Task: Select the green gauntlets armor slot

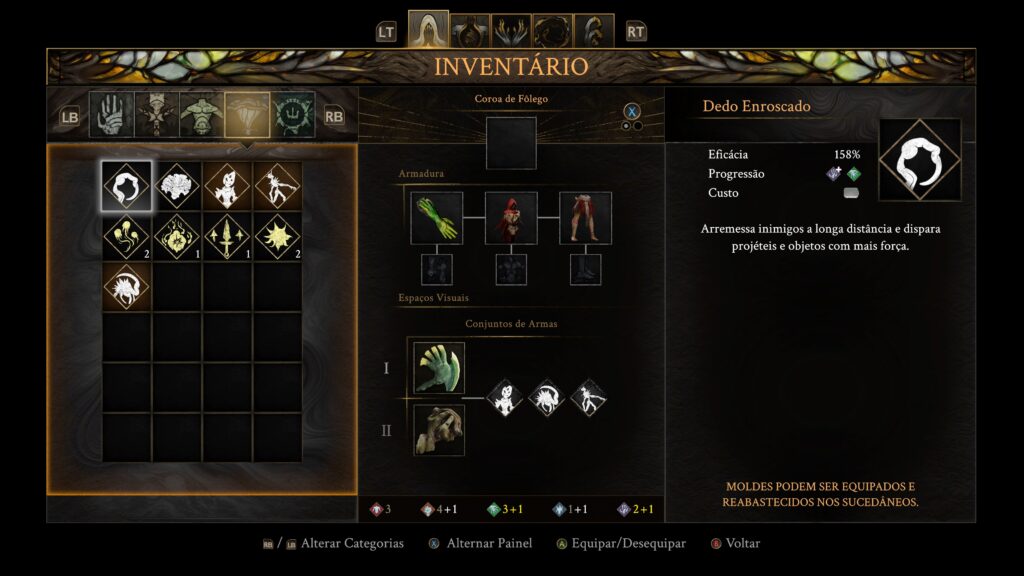Action: coord(437,218)
